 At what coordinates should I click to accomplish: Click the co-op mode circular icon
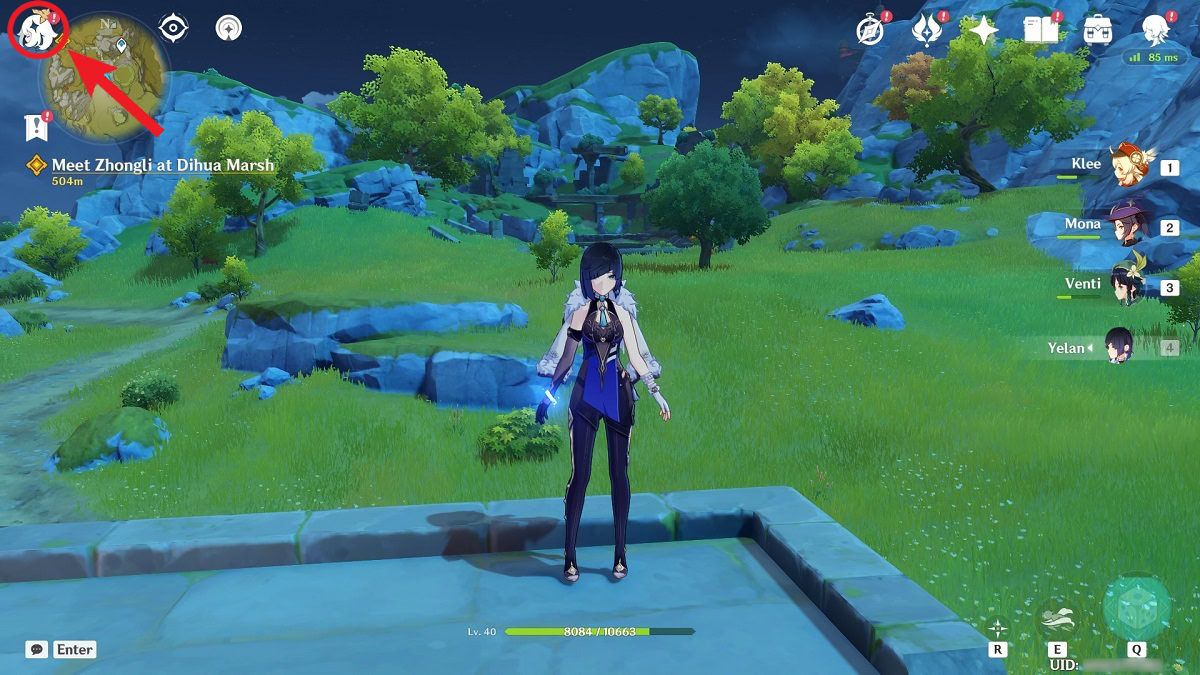coord(231,28)
